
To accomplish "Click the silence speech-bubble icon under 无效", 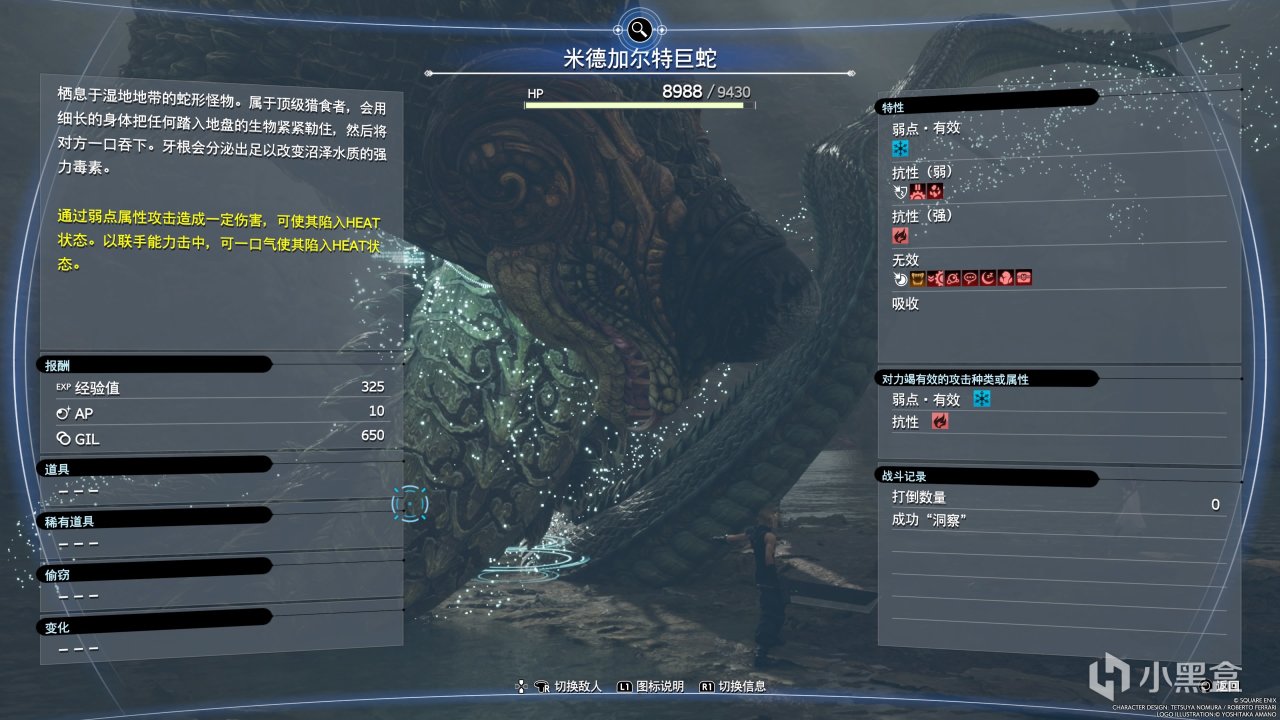I will point(969,278).
